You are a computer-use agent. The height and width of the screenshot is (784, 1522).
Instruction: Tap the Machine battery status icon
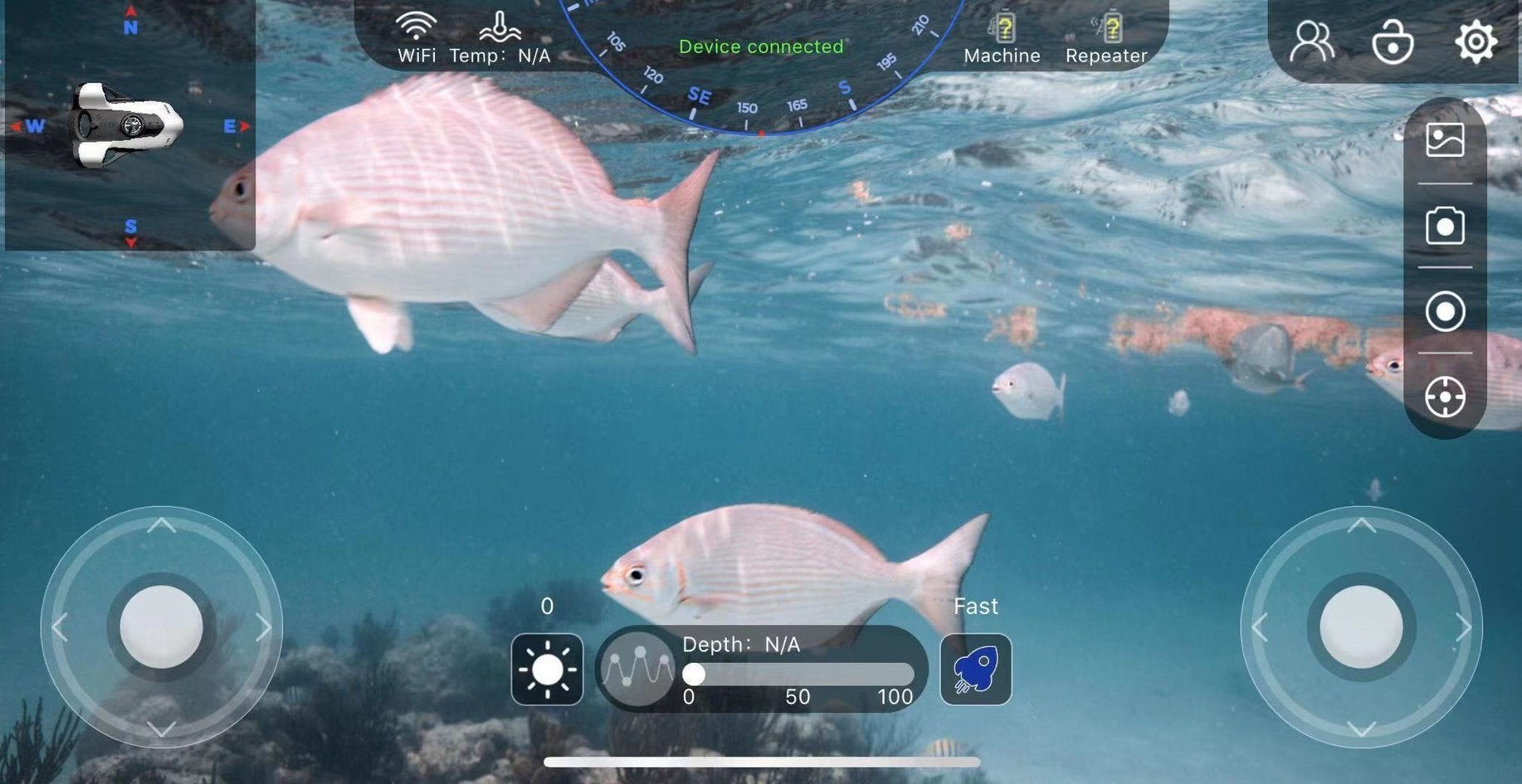click(x=1002, y=28)
